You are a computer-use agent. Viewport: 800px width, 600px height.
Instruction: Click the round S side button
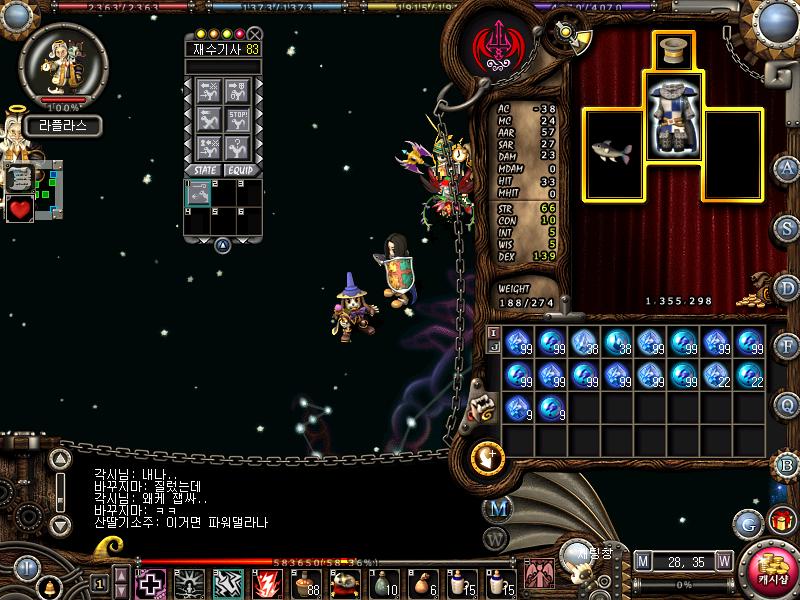[x=787, y=228]
